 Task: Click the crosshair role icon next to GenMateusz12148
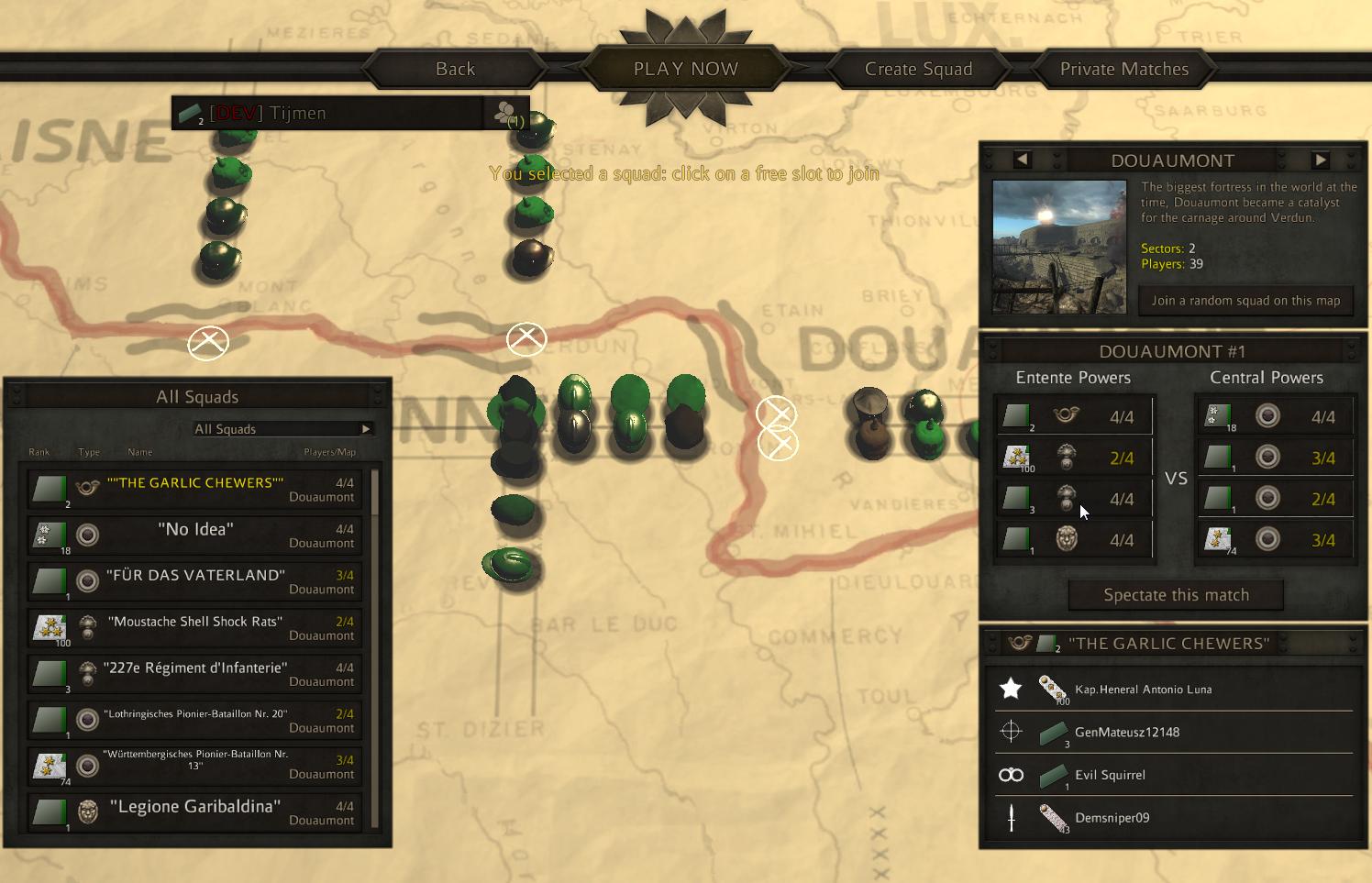[1010, 732]
